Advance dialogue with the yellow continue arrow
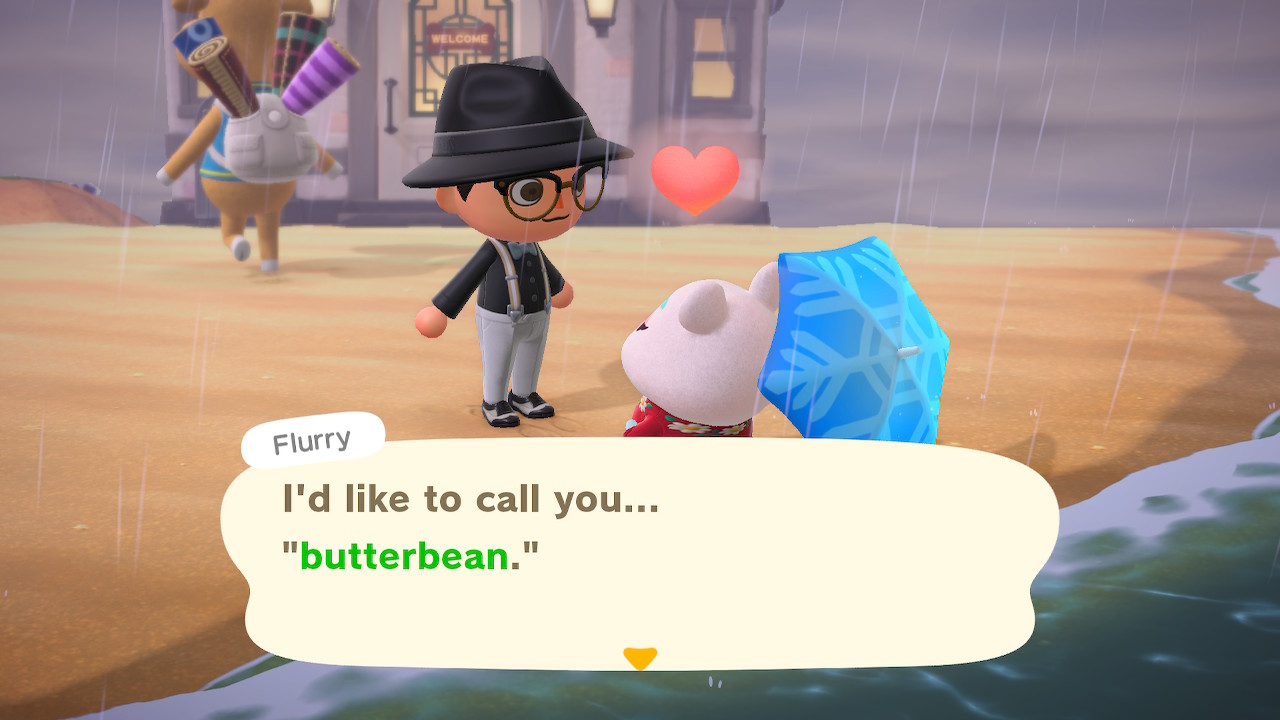 tap(639, 657)
